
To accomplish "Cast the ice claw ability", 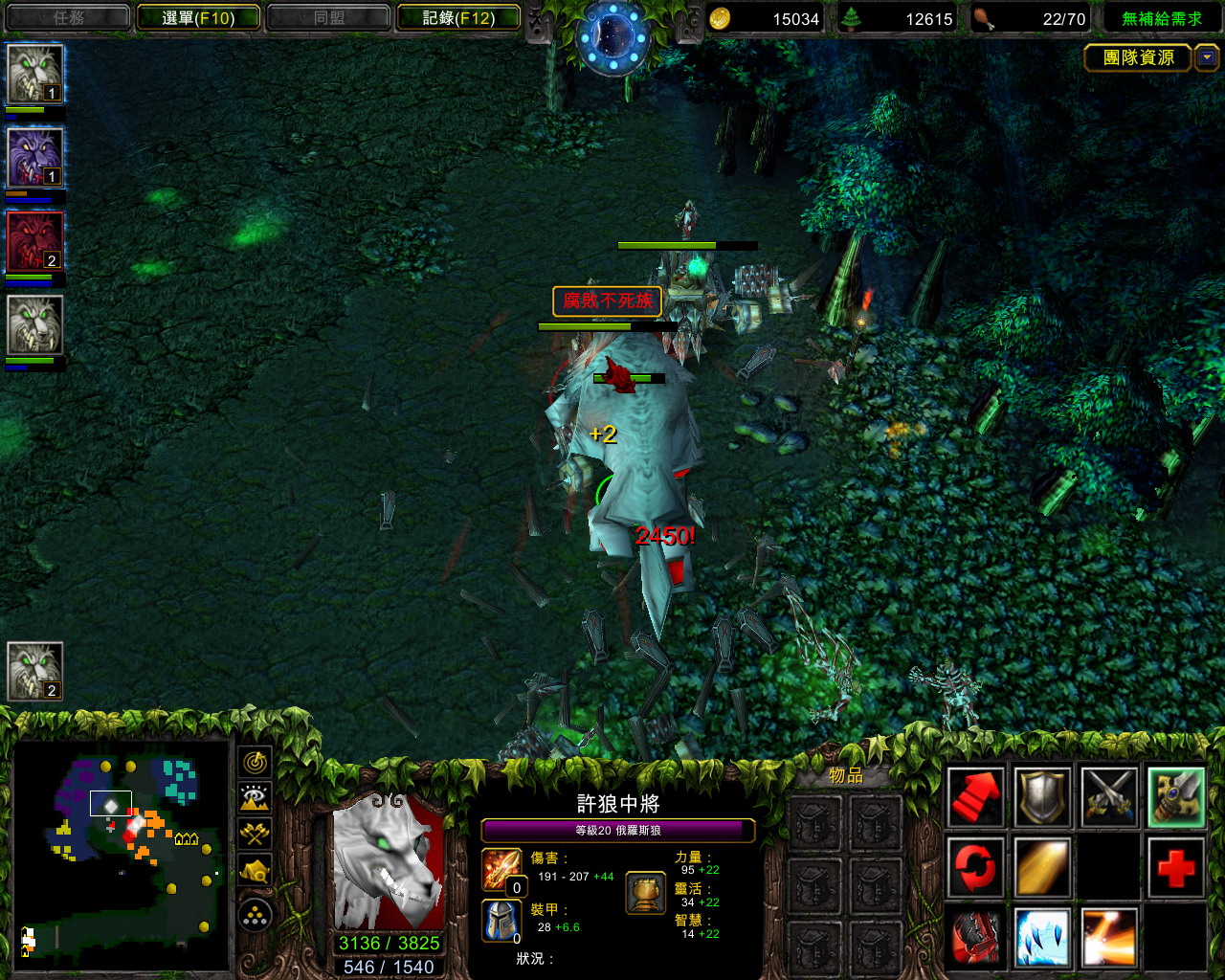I will pyautogui.click(x=1042, y=937).
